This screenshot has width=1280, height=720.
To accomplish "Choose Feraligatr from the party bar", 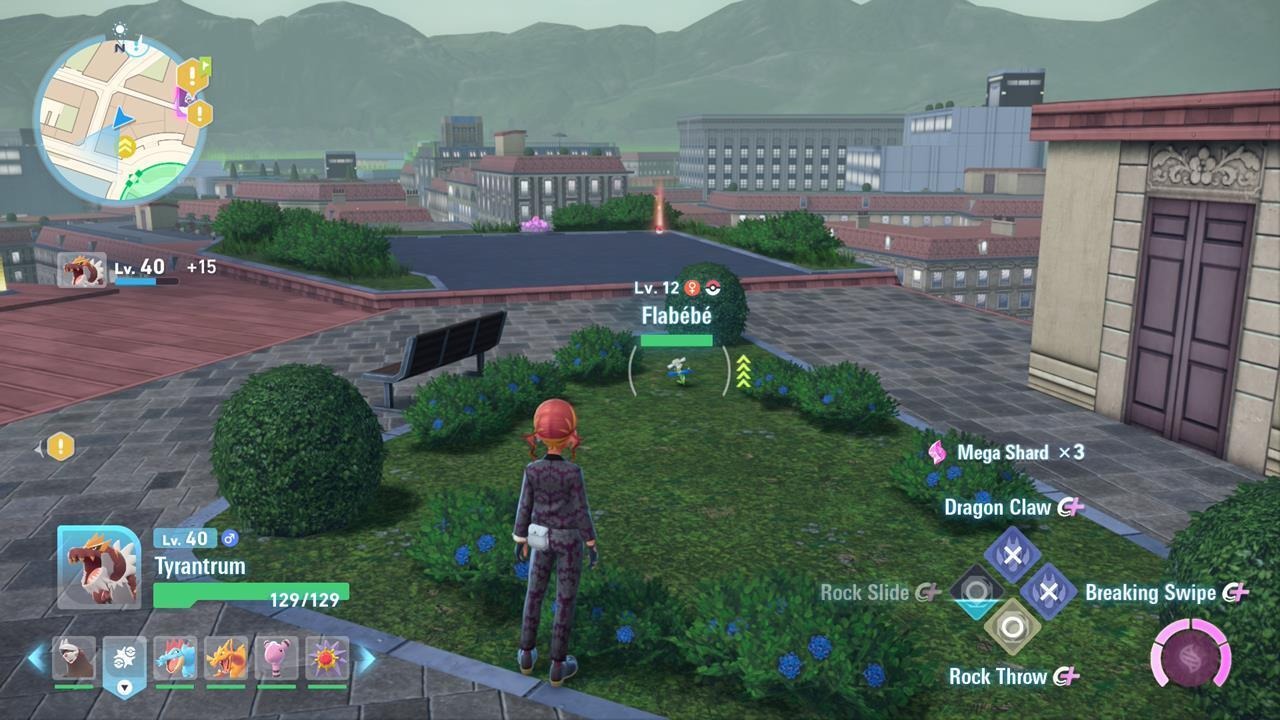I will (175, 658).
